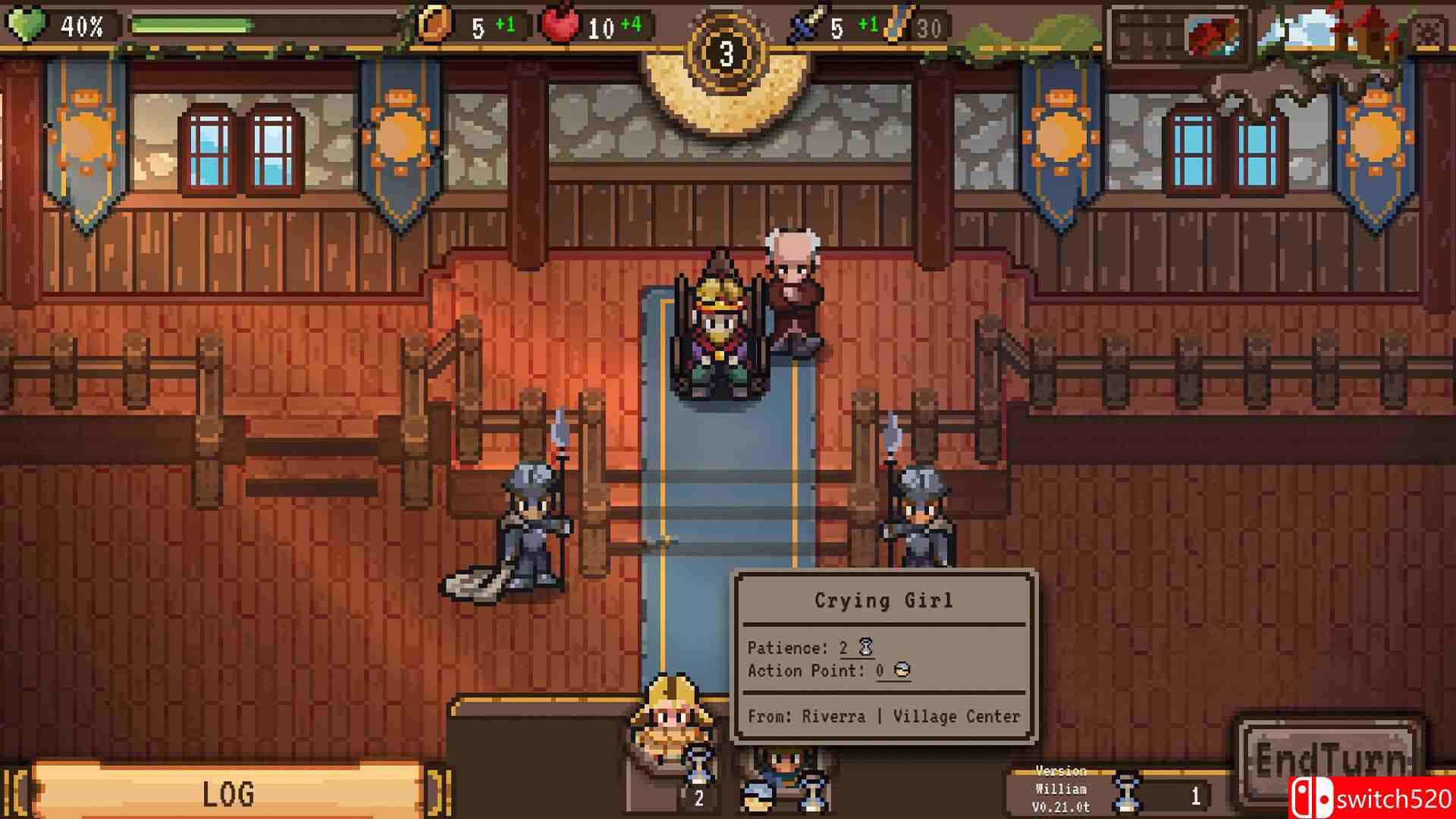Click the Action Point orb icon
This screenshot has width=1456, height=819.
pyautogui.click(x=902, y=670)
